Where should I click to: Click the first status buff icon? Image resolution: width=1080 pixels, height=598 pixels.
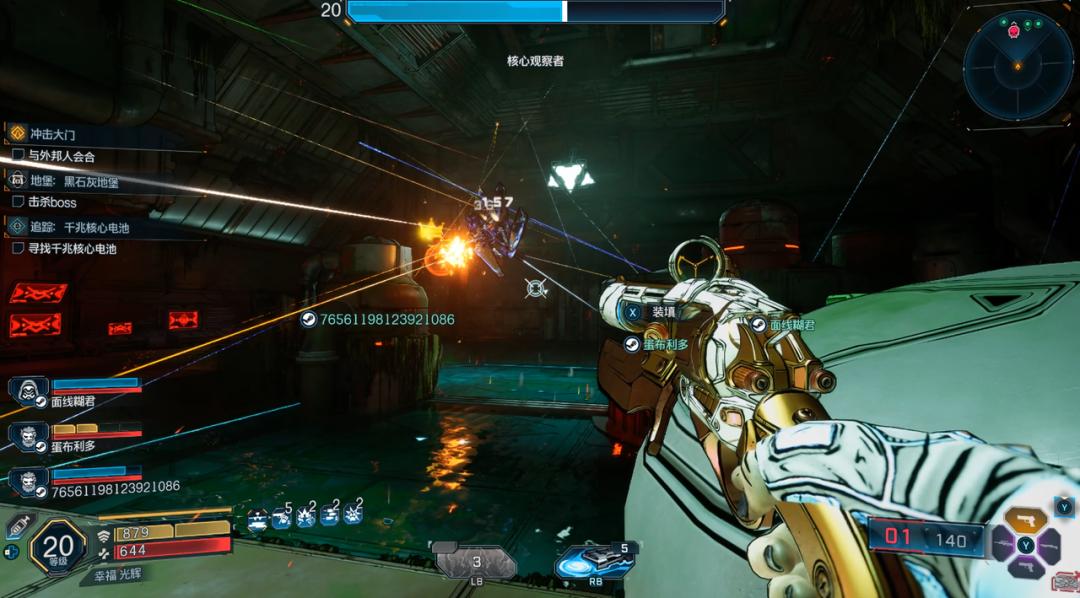click(258, 517)
